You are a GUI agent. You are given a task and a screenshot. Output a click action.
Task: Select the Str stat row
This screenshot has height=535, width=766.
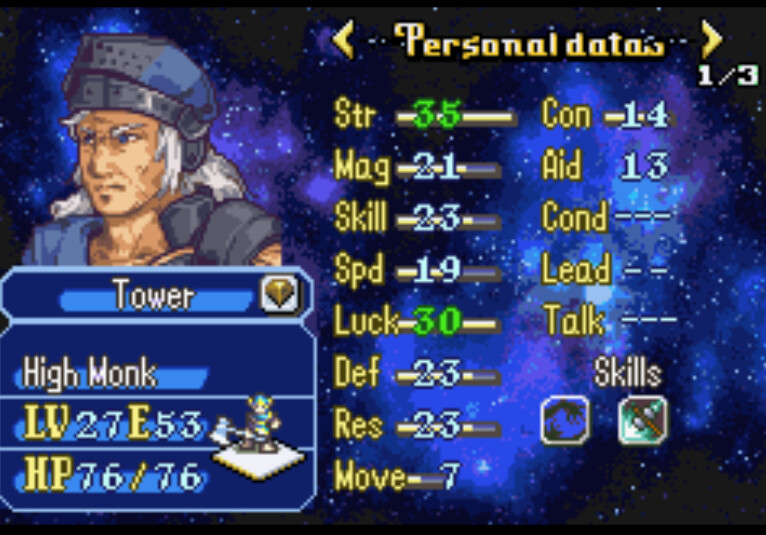click(423, 115)
